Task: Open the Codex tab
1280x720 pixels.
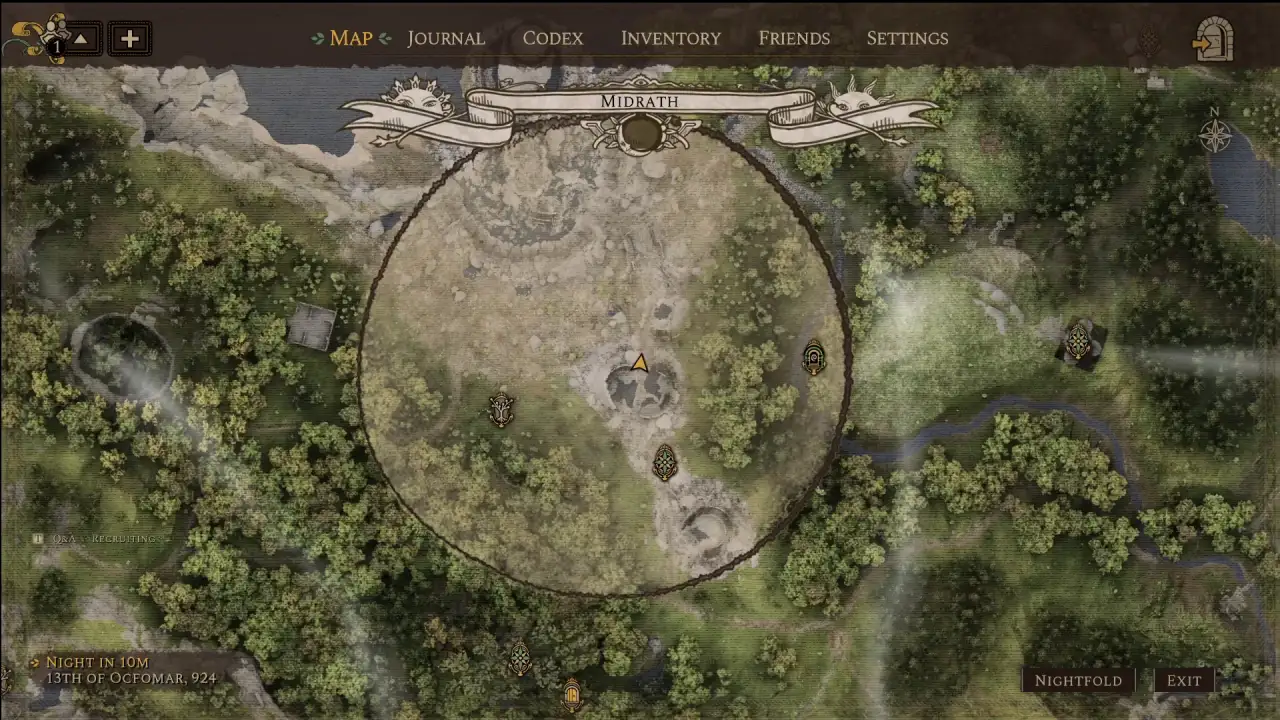Action: click(552, 38)
